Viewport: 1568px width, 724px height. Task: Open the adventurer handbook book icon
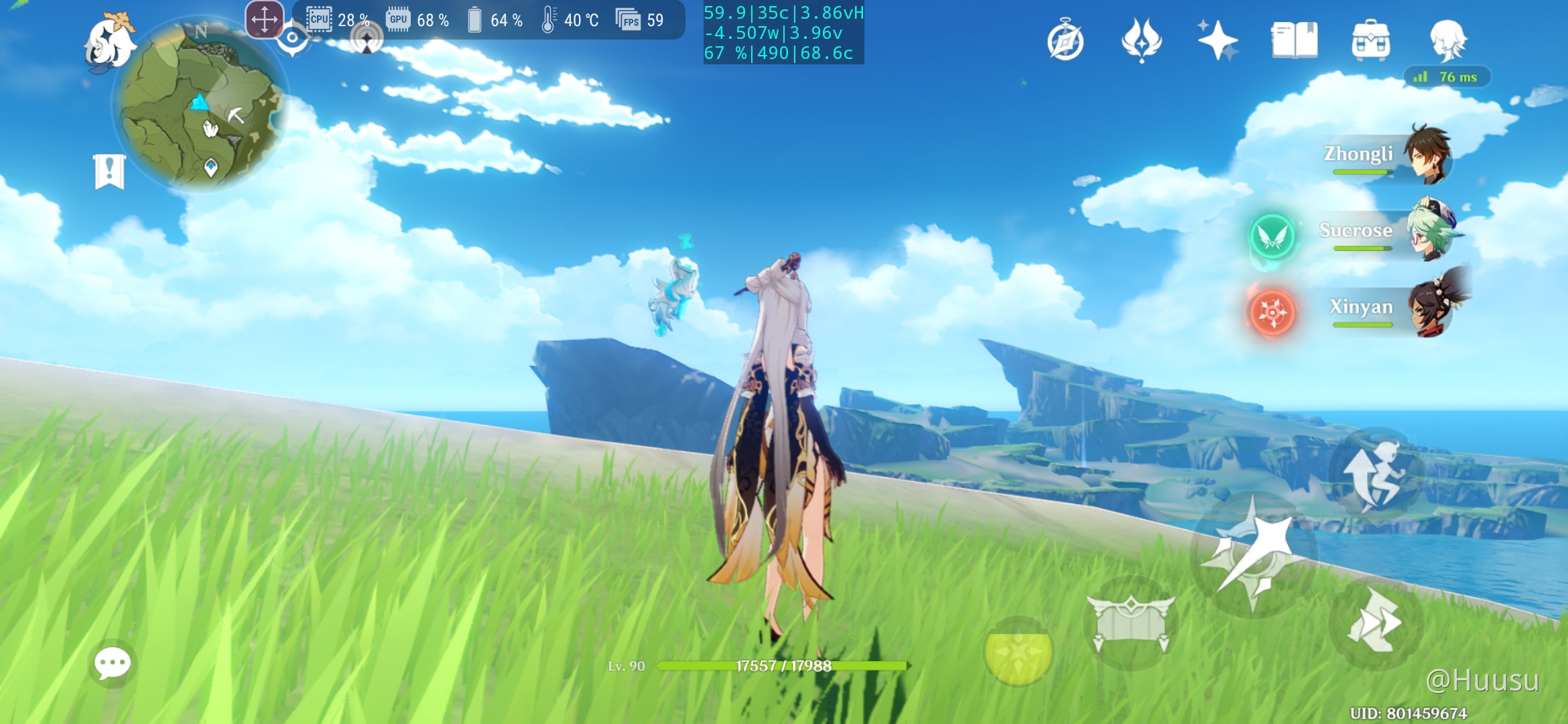pos(1294,40)
